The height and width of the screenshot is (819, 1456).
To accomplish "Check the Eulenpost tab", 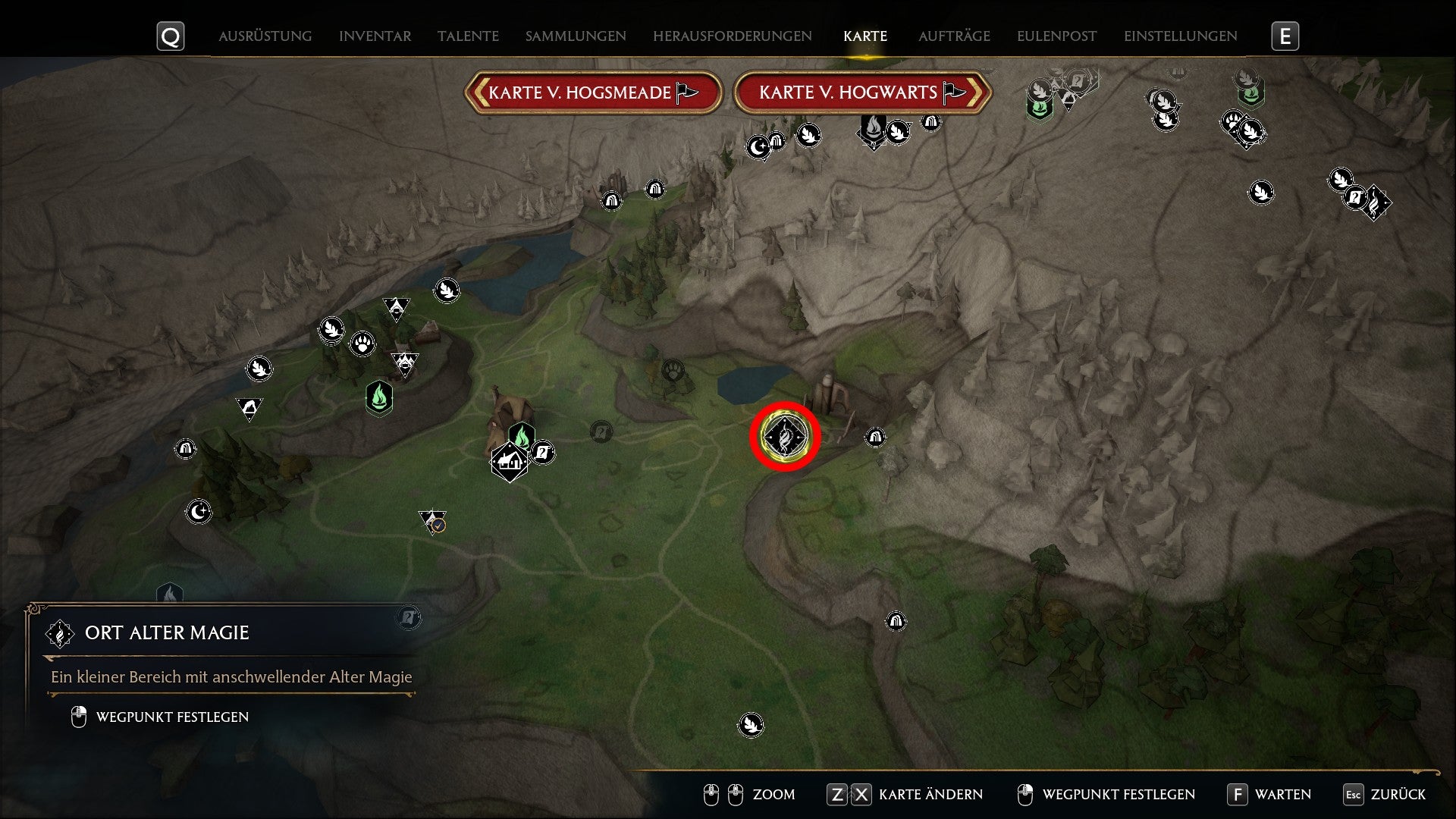I will [1056, 36].
